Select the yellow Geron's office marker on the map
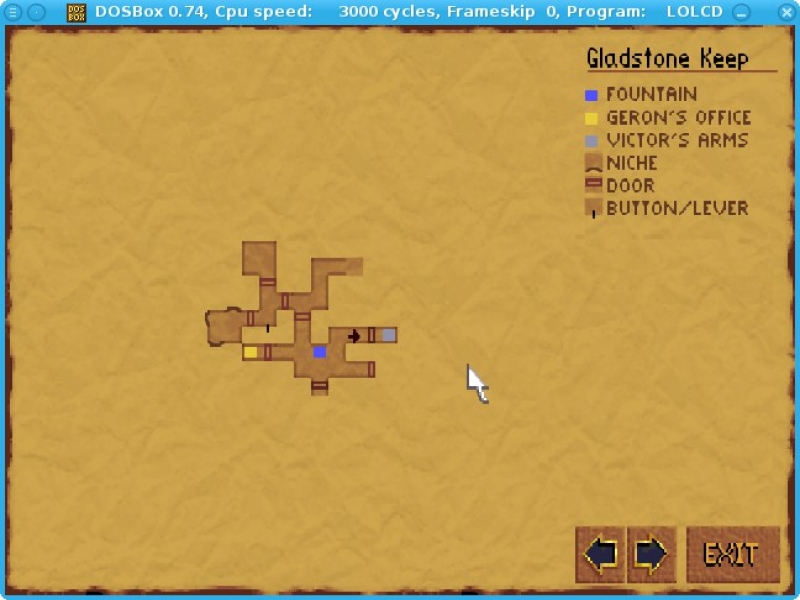The image size is (800, 600). coord(250,352)
